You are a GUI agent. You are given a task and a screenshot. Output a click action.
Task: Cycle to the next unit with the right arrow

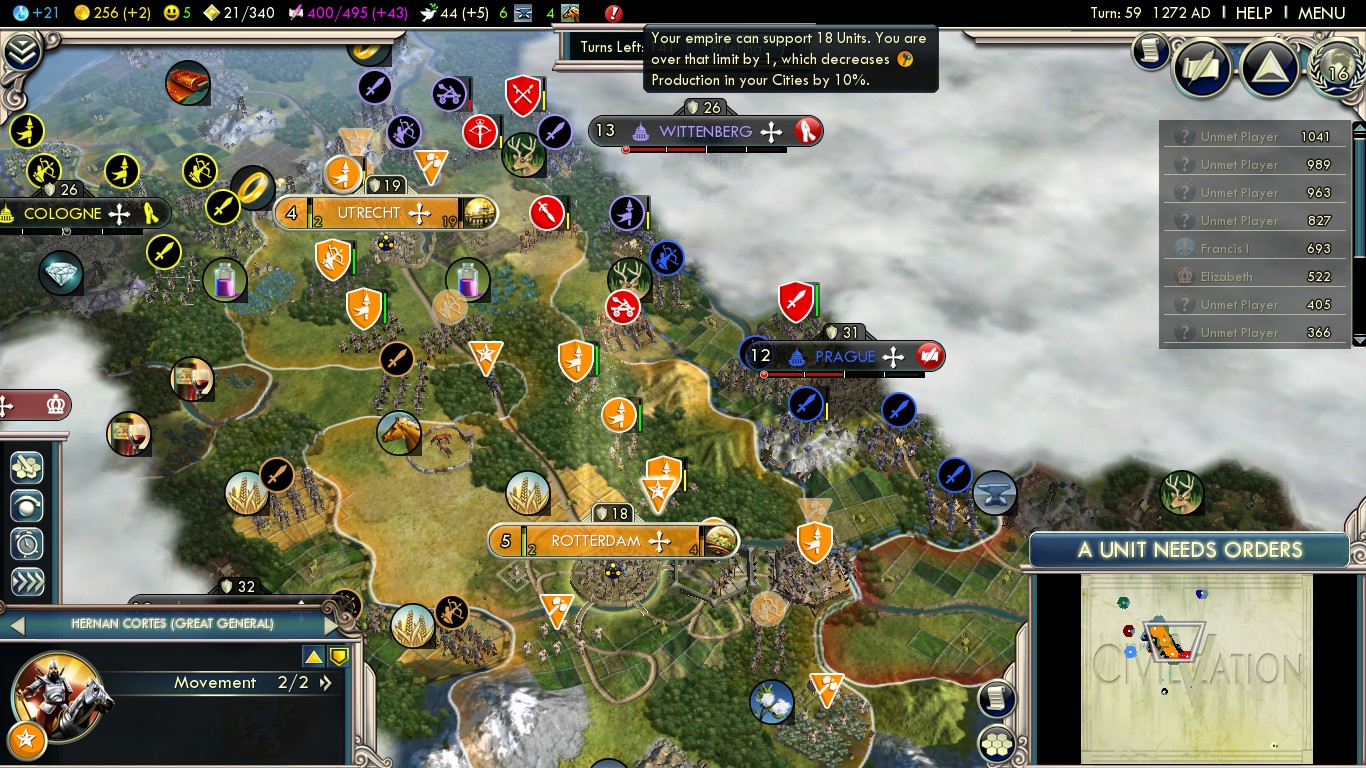pos(333,625)
